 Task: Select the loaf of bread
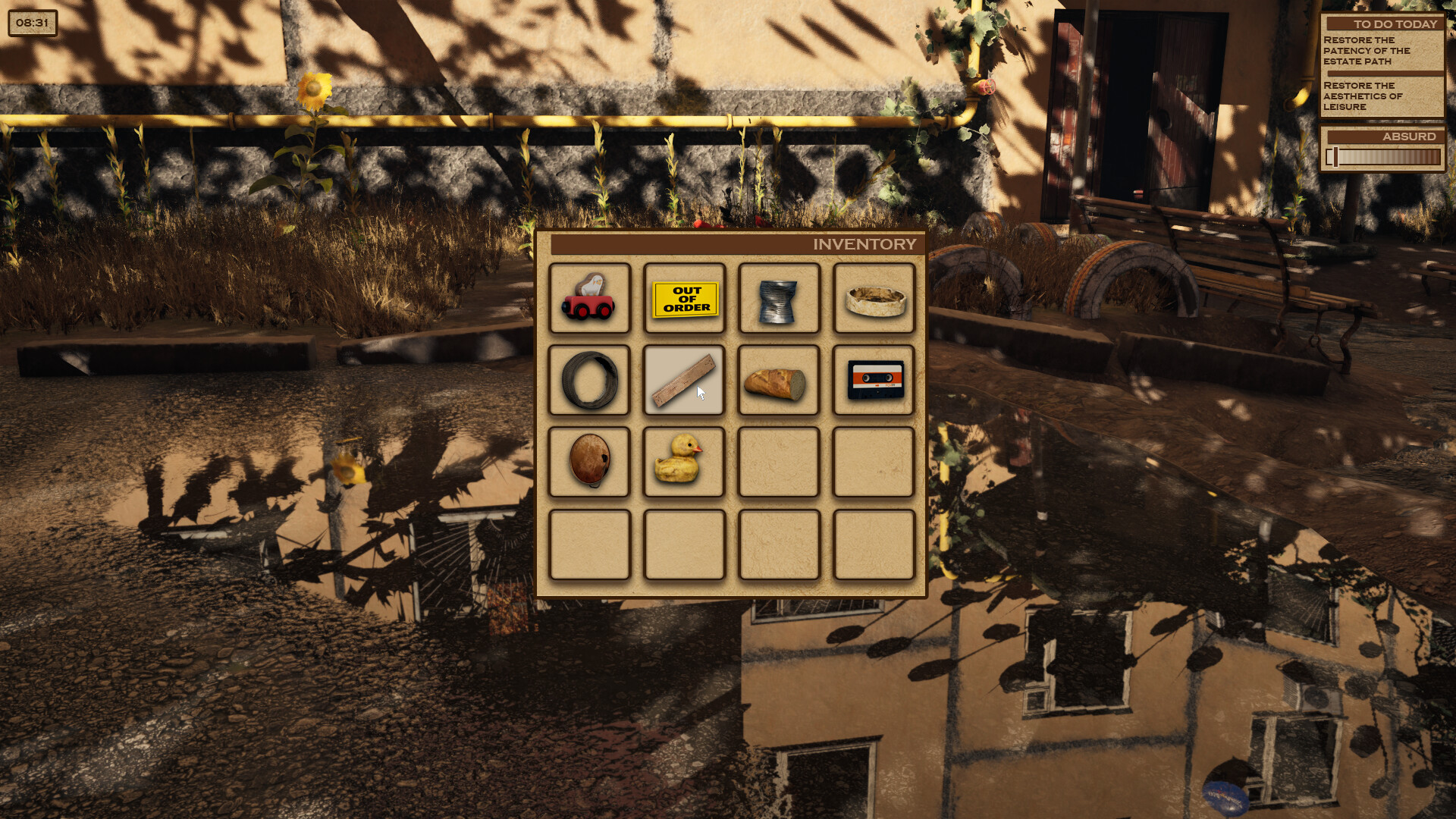coord(779,381)
